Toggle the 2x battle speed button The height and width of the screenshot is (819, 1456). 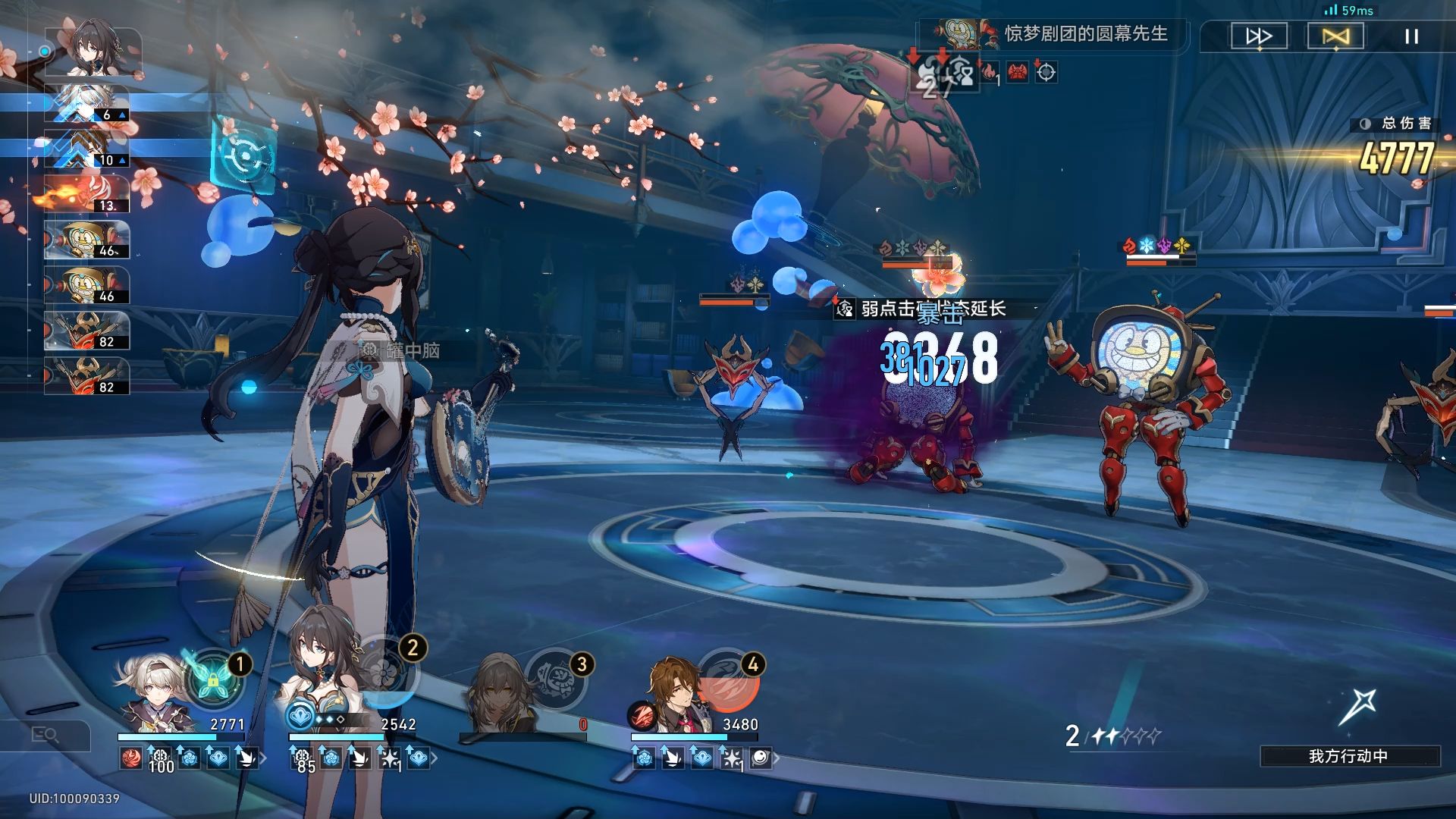coord(1259,36)
